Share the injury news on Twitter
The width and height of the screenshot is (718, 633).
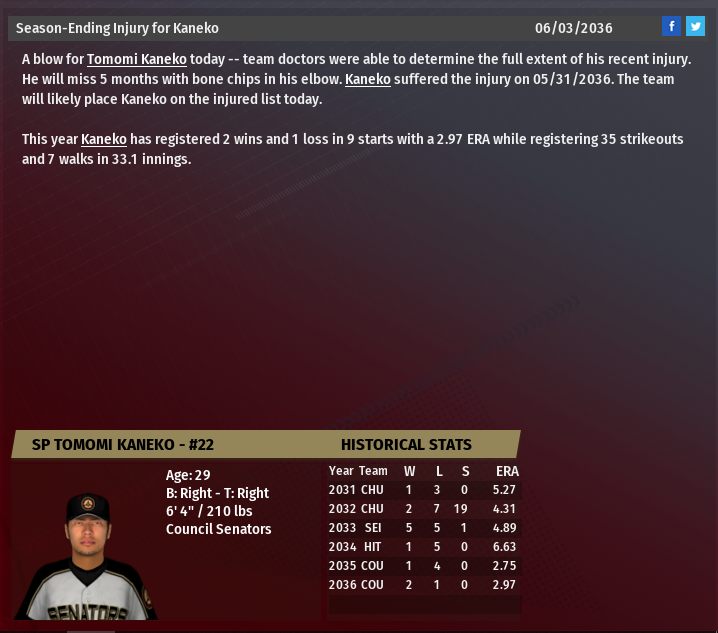[695, 27]
